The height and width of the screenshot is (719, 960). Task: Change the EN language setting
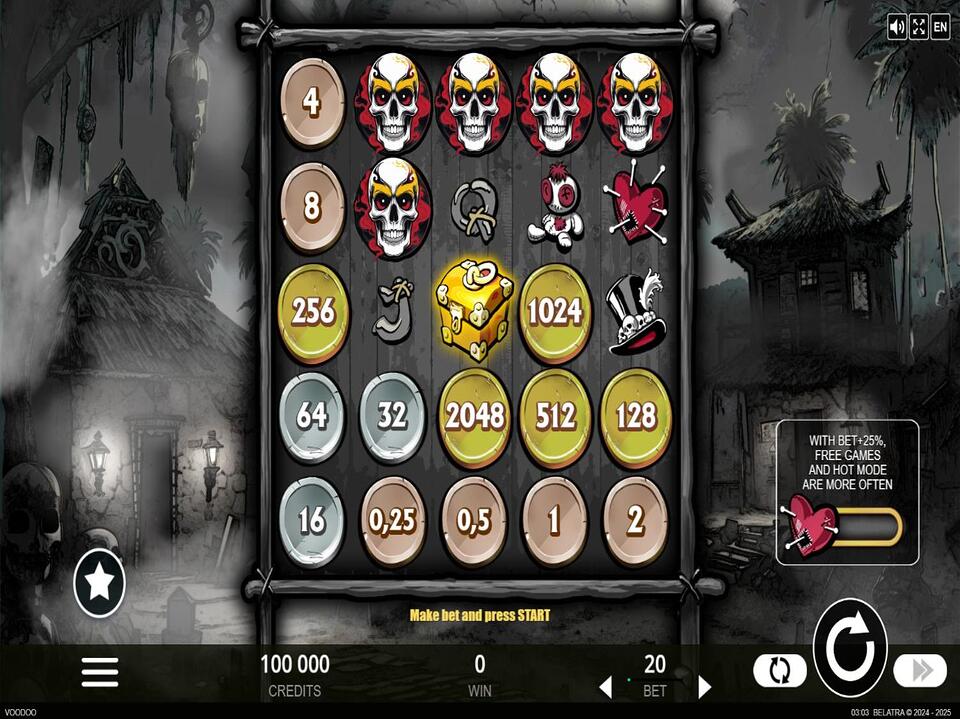[940, 27]
